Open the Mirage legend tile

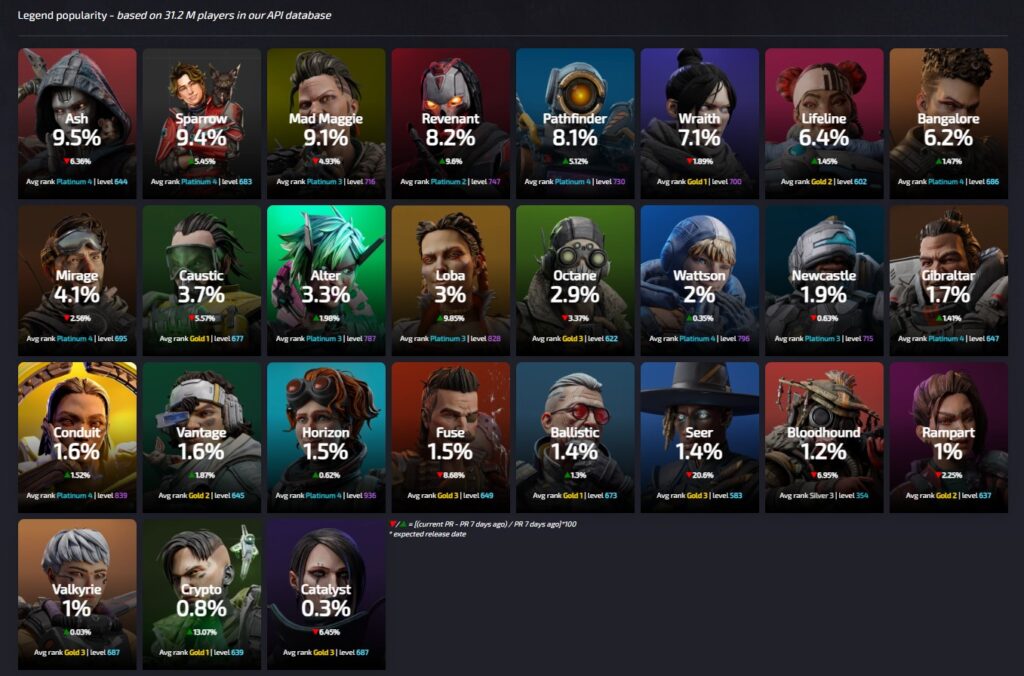[77, 277]
